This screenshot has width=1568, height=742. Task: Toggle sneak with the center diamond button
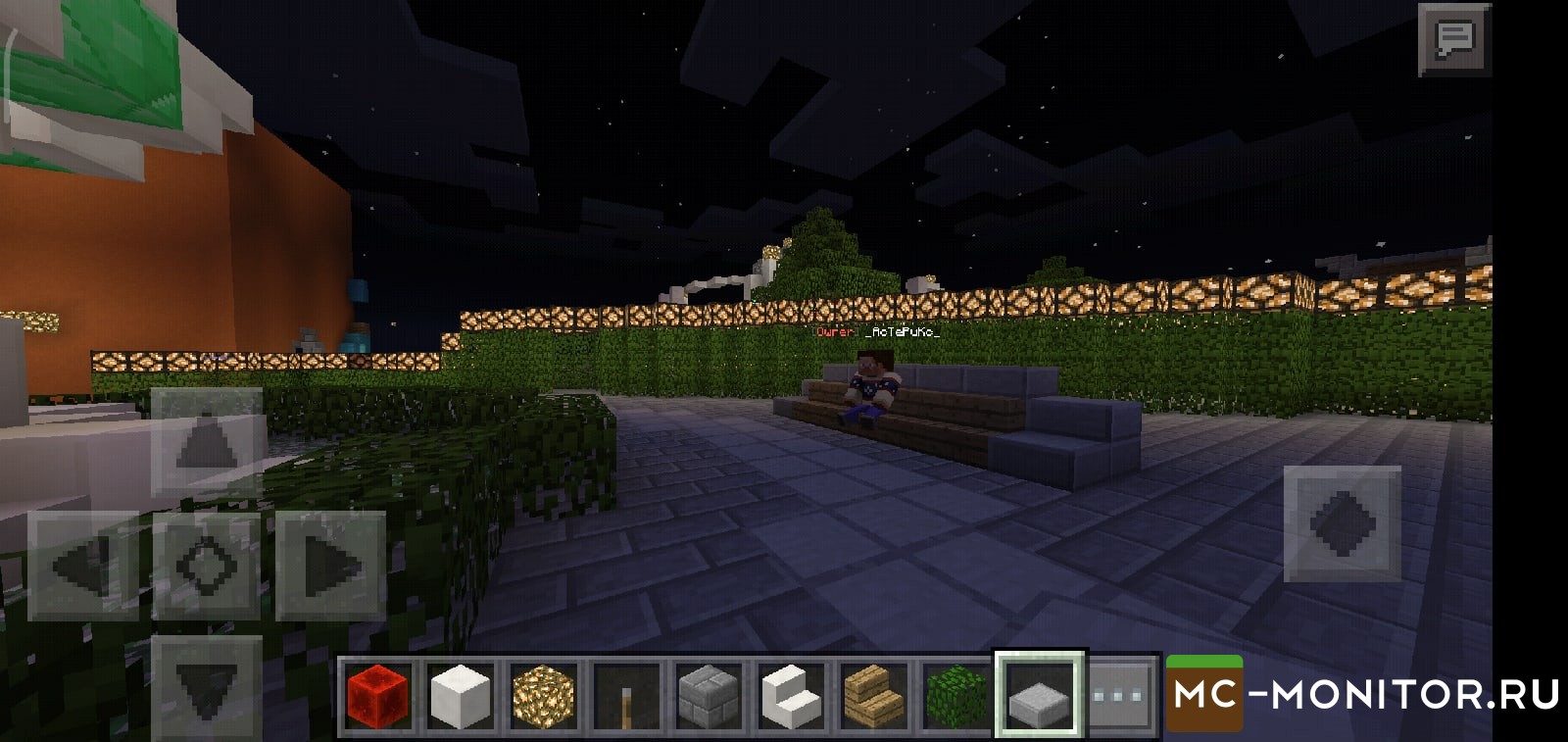point(207,566)
